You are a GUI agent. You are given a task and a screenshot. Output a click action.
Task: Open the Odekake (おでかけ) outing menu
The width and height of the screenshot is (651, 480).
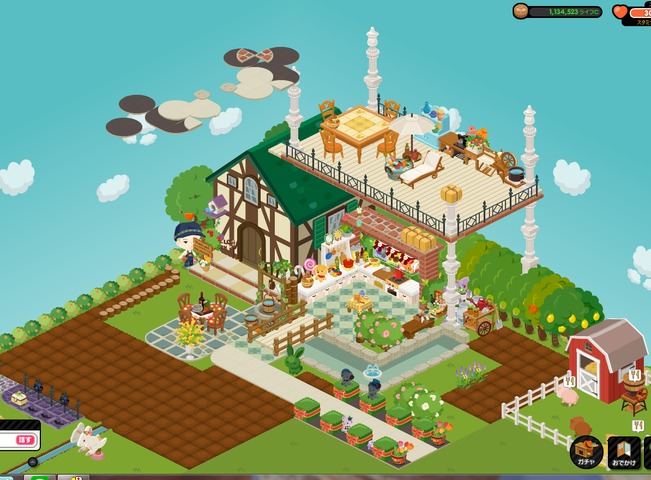point(624,452)
